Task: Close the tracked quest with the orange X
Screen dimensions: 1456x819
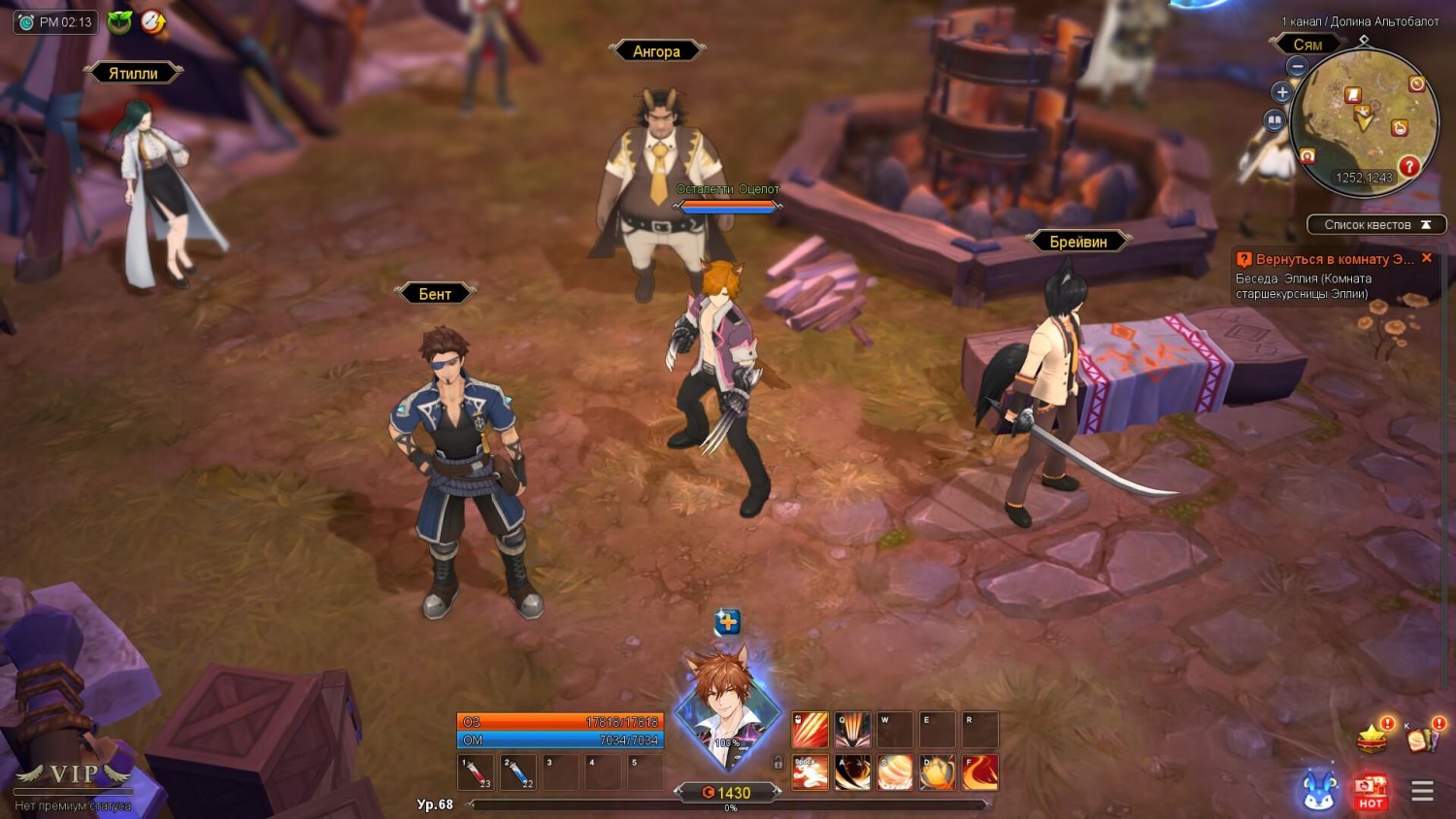Action: [x=1427, y=258]
